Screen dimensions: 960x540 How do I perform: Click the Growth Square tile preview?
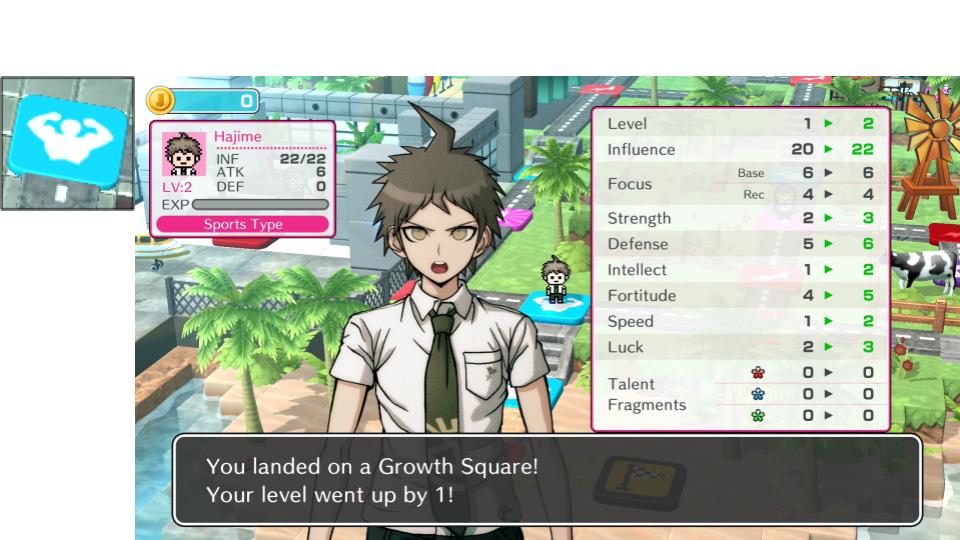click(67, 143)
